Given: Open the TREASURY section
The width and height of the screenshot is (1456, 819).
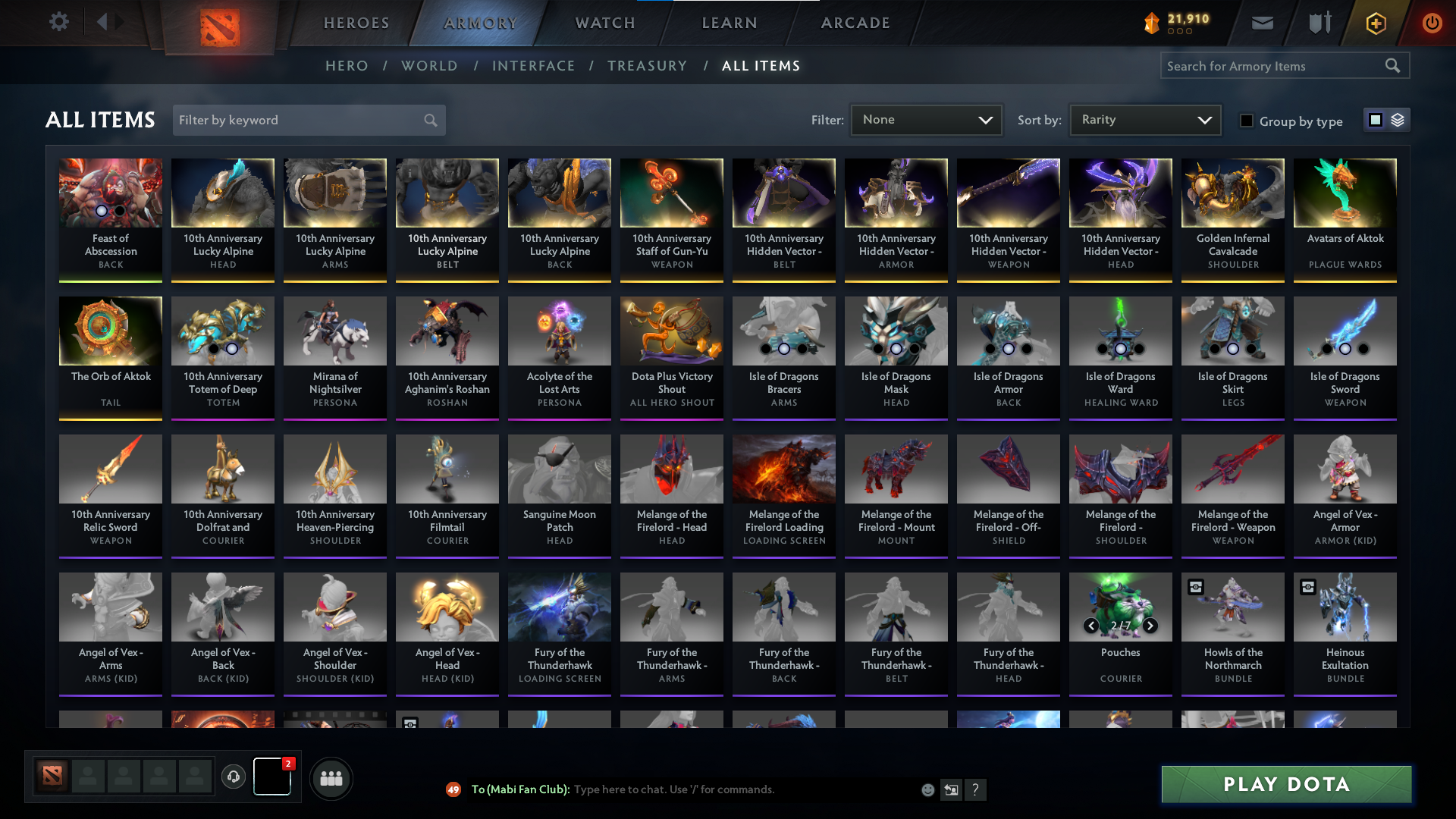Looking at the screenshot, I should pyautogui.click(x=647, y=66).
